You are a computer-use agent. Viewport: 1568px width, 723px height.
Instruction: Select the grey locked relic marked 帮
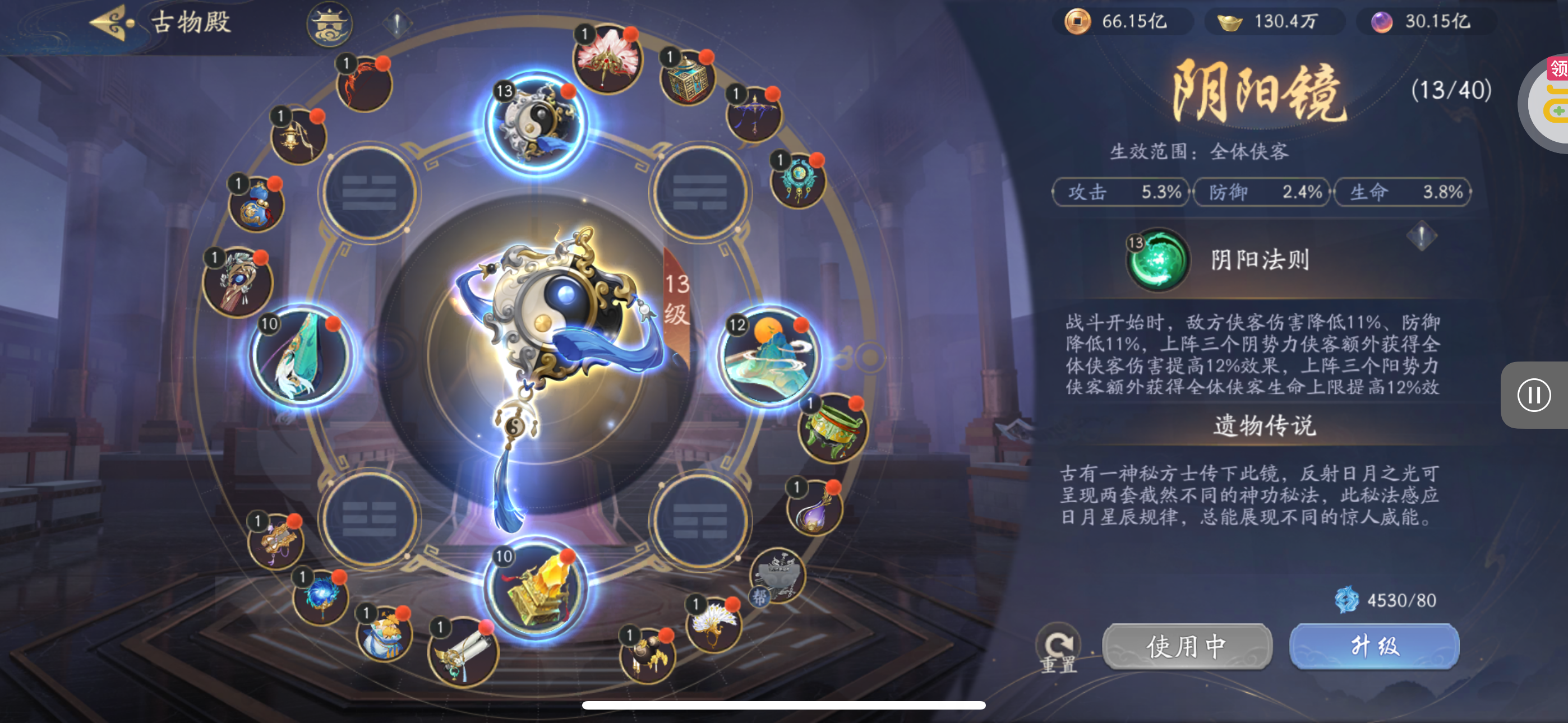[777, 576]
